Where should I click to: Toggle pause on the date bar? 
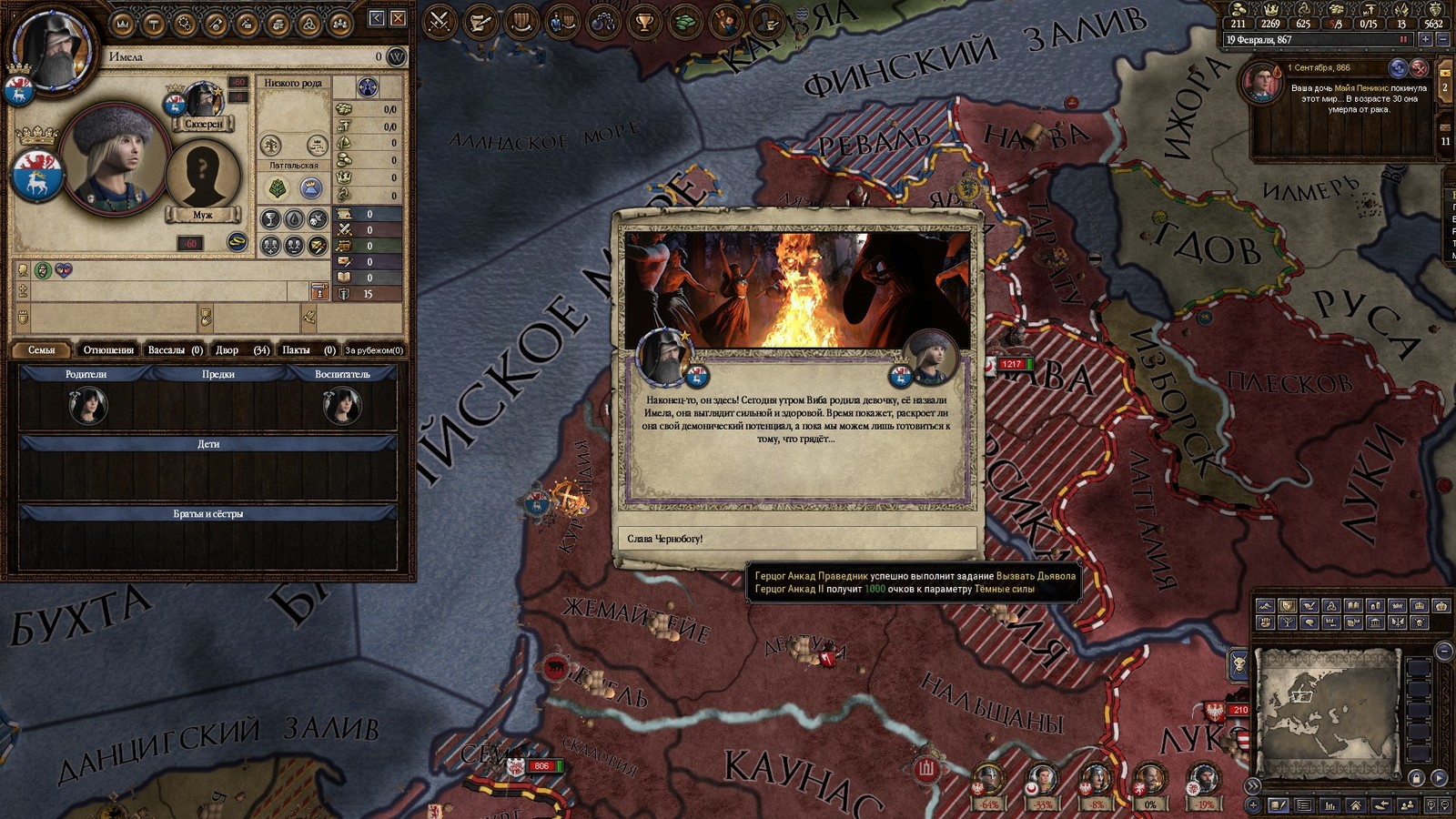pos(1403,40)
